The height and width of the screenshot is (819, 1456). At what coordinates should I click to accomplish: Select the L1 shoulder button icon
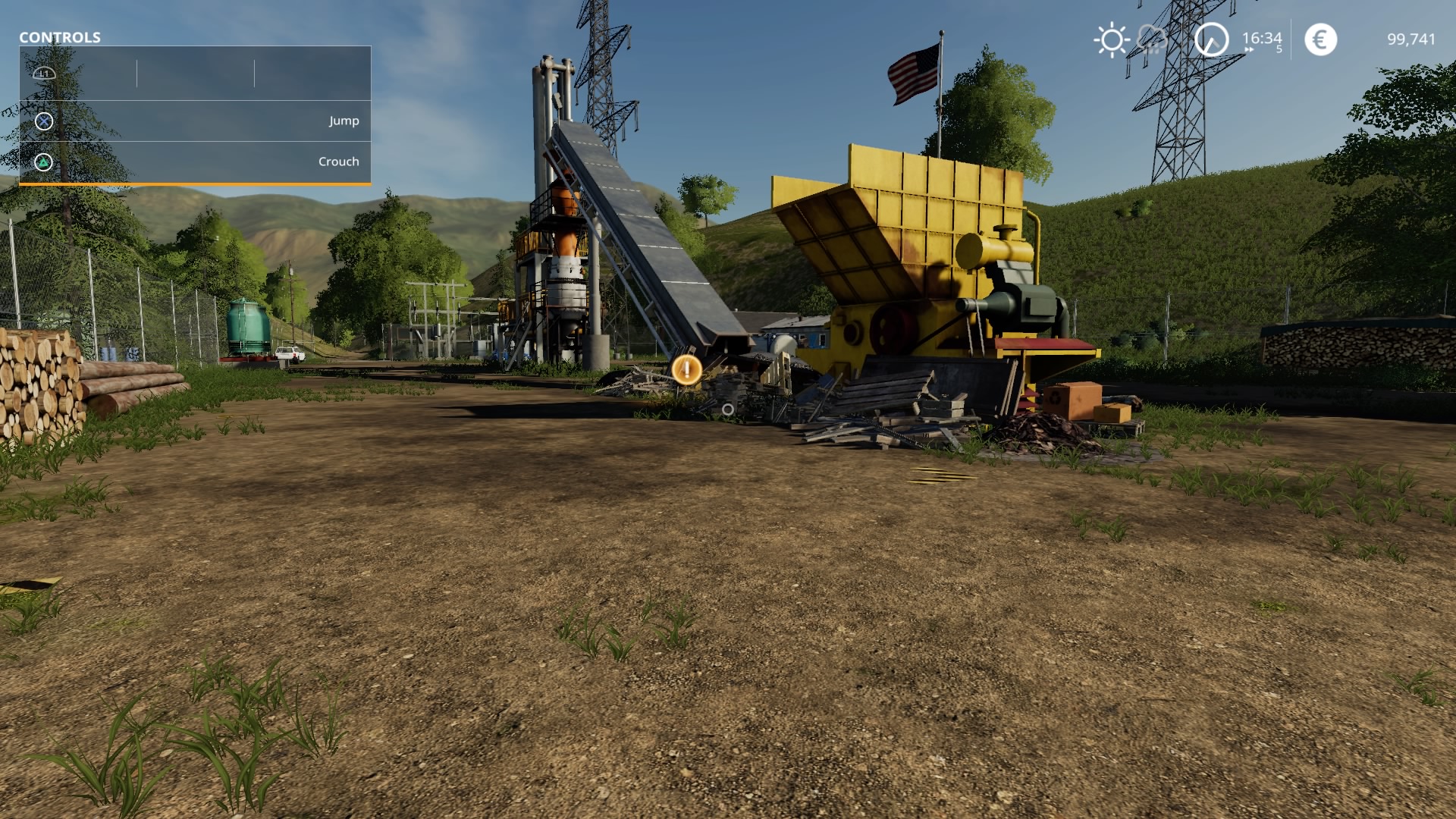tap(43, 74)
